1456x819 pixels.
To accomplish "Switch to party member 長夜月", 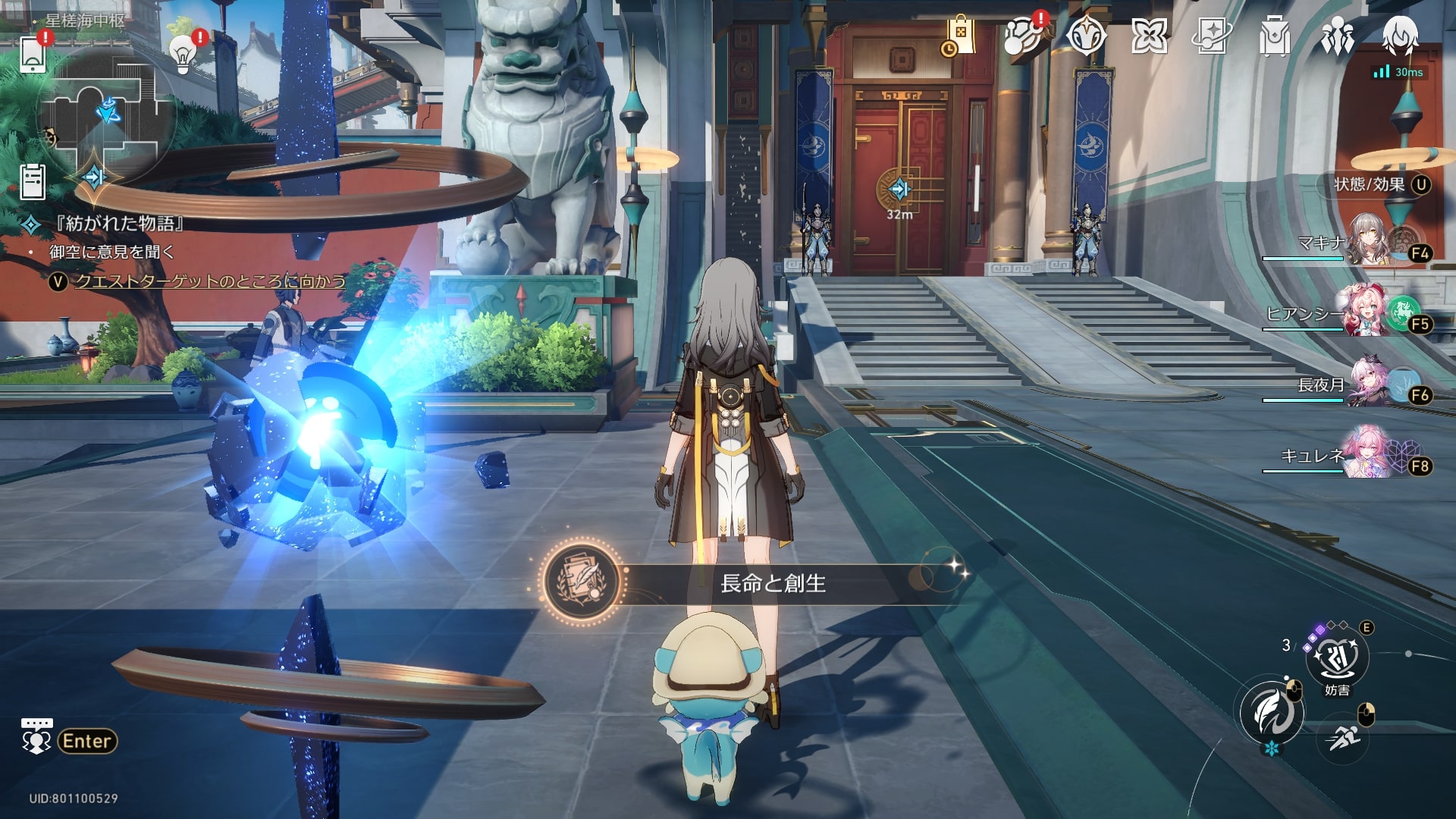I will point(1371,383).
